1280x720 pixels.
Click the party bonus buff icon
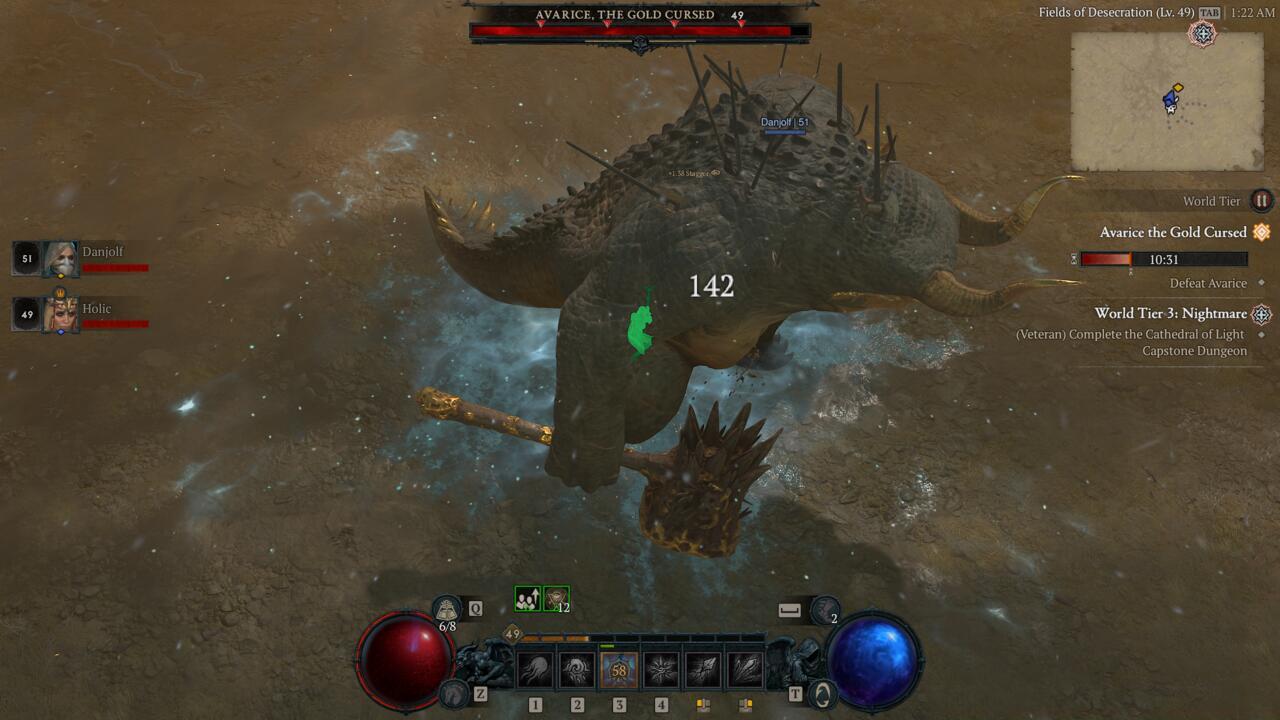[527, 598]
